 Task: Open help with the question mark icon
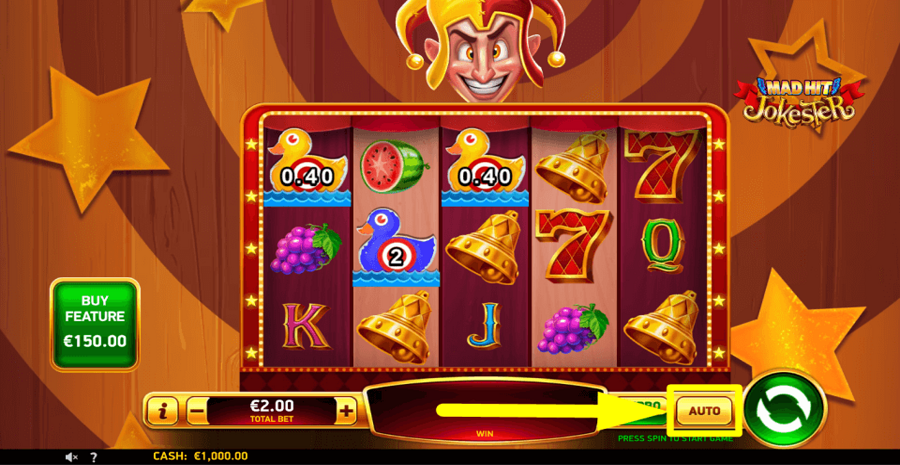pos(93,457)
